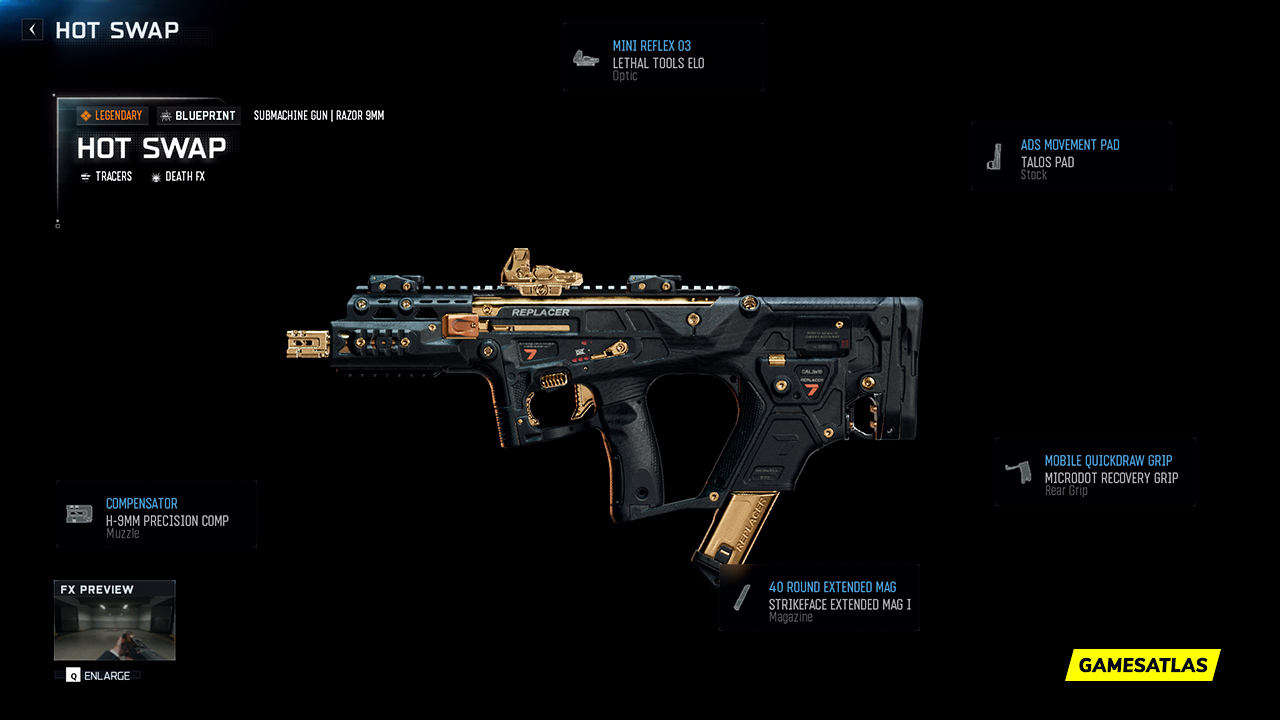Click the SUBMACHINE GUN | RAZOR 9MM label
Viewport: 1280px width, 720px height.
click(318, 115)
